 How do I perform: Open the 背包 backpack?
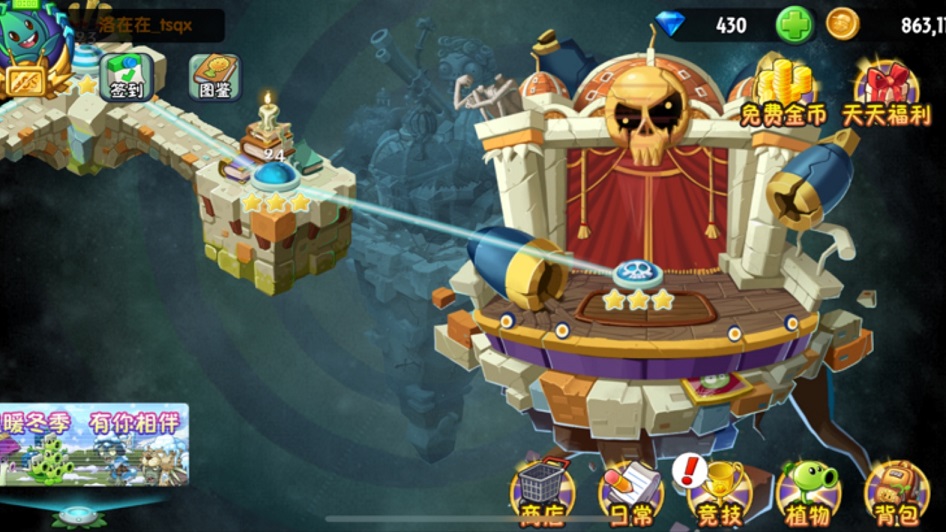tap(896, 492)
